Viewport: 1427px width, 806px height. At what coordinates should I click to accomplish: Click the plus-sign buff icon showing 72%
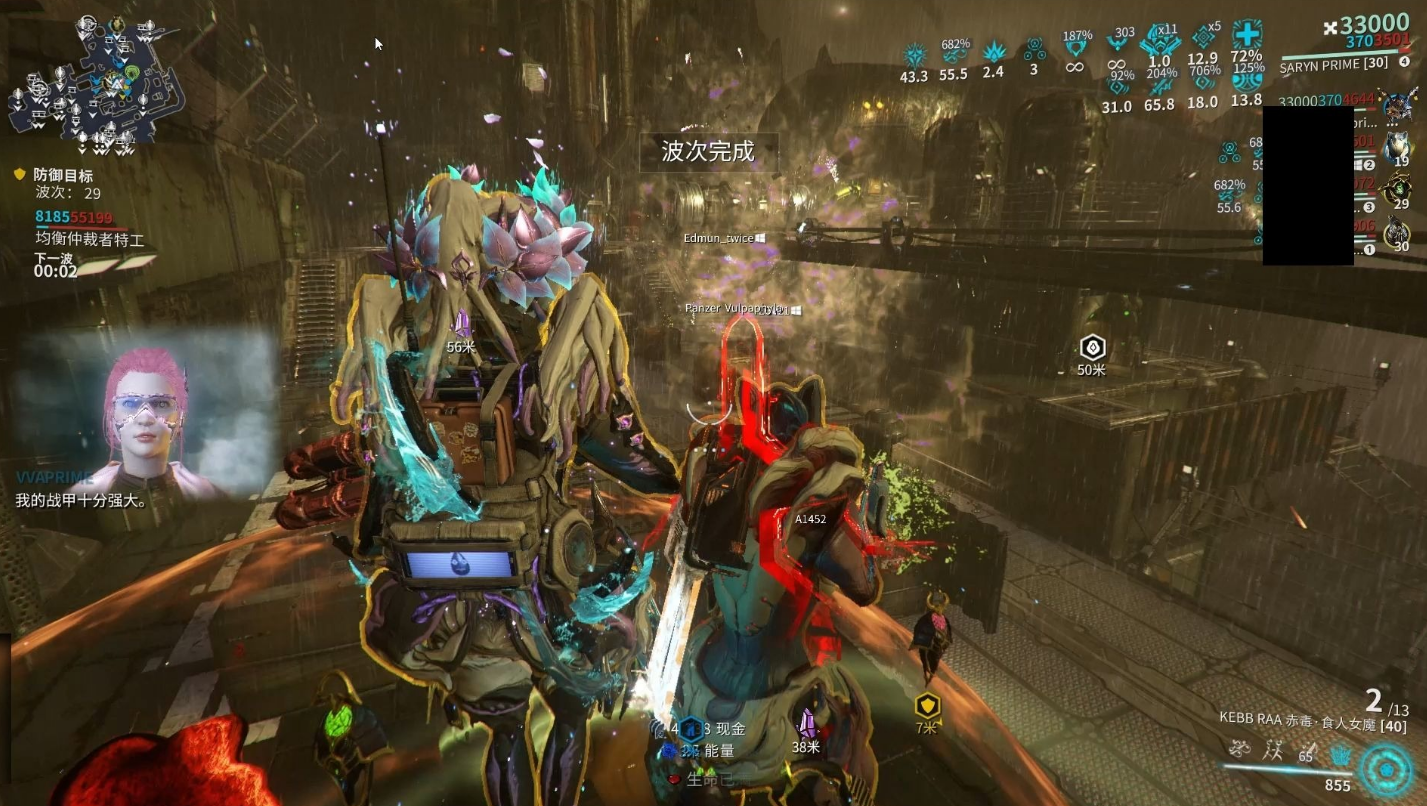[1246, 35]
